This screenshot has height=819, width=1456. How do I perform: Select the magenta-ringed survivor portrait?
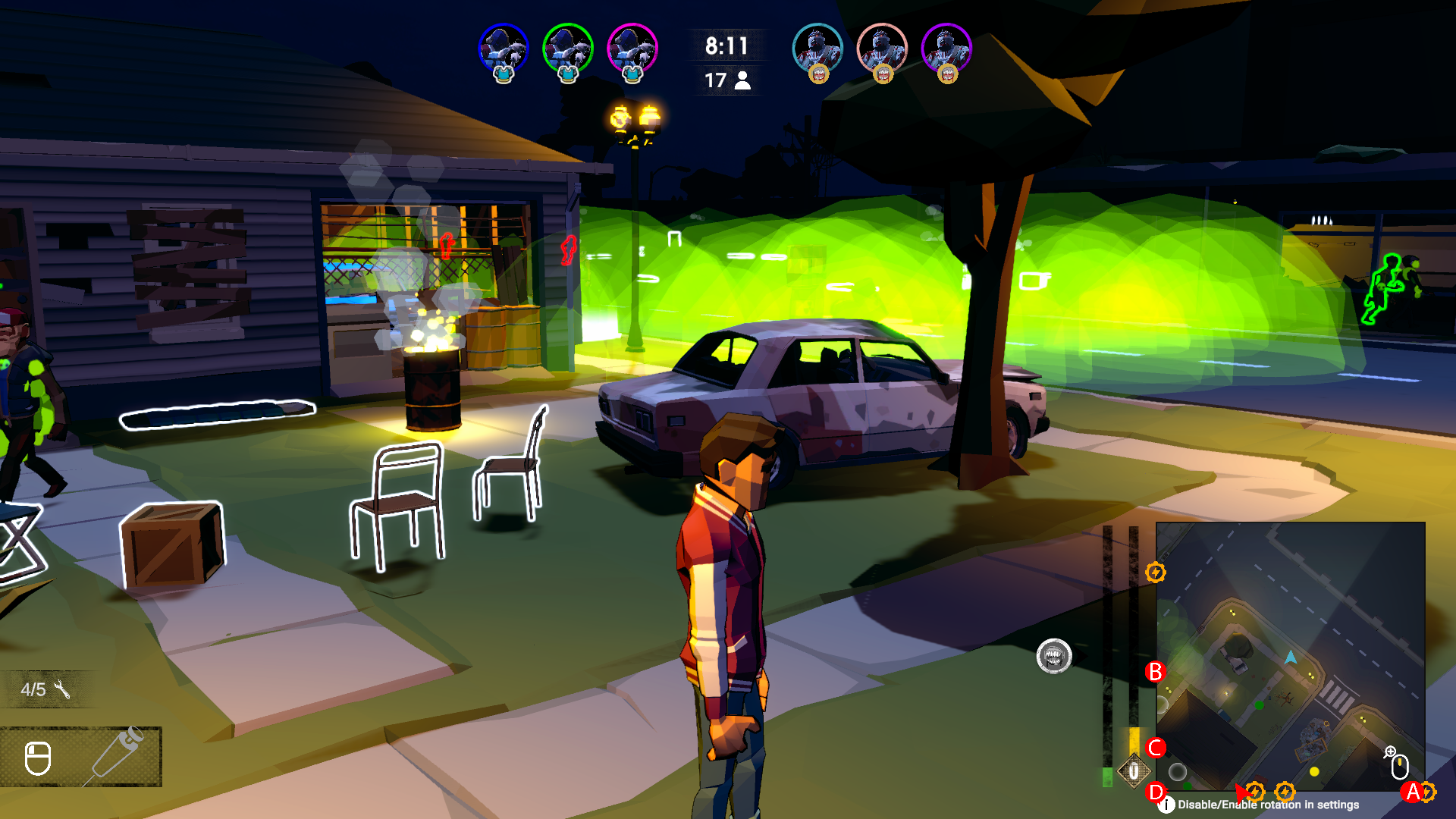pyautogui.click(x=632, y=49)
